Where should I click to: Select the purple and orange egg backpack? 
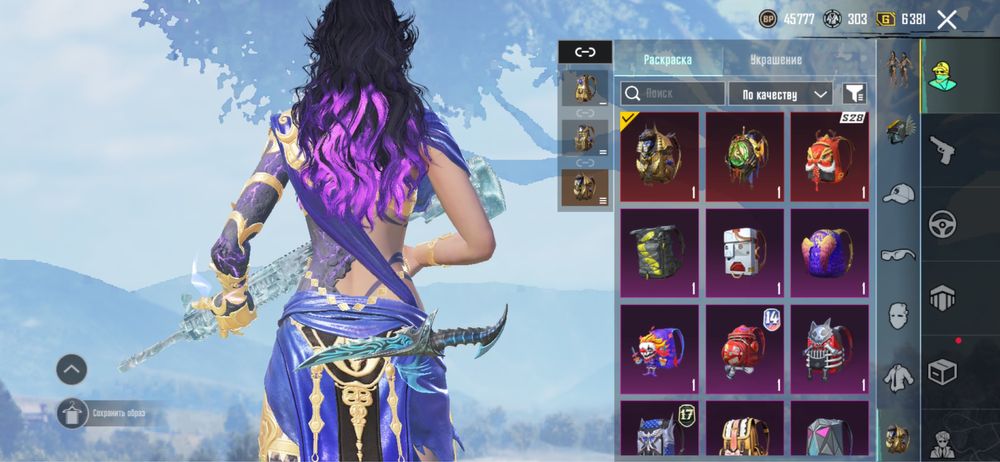(x=829, y=252)
